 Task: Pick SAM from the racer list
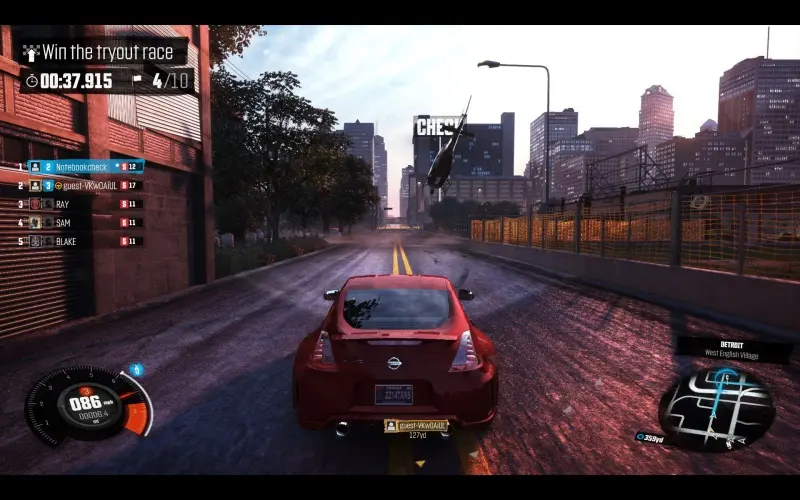[62, 222]
